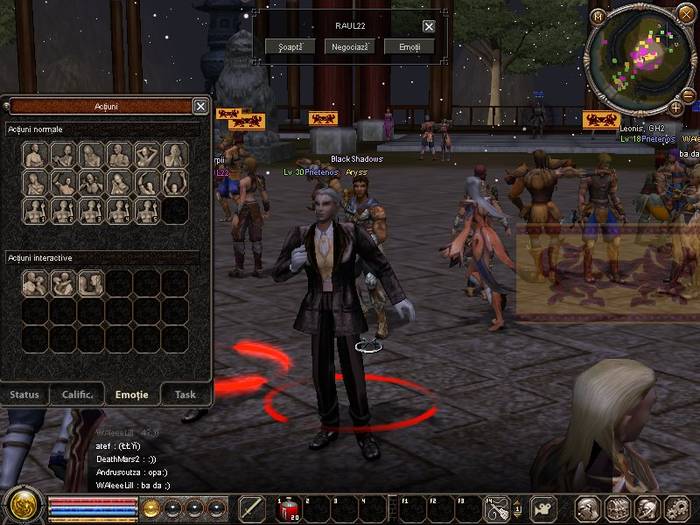Switch to the Status tab
Image resolution: width=700 pixels, height=525 pixels.
coord(25,394)
